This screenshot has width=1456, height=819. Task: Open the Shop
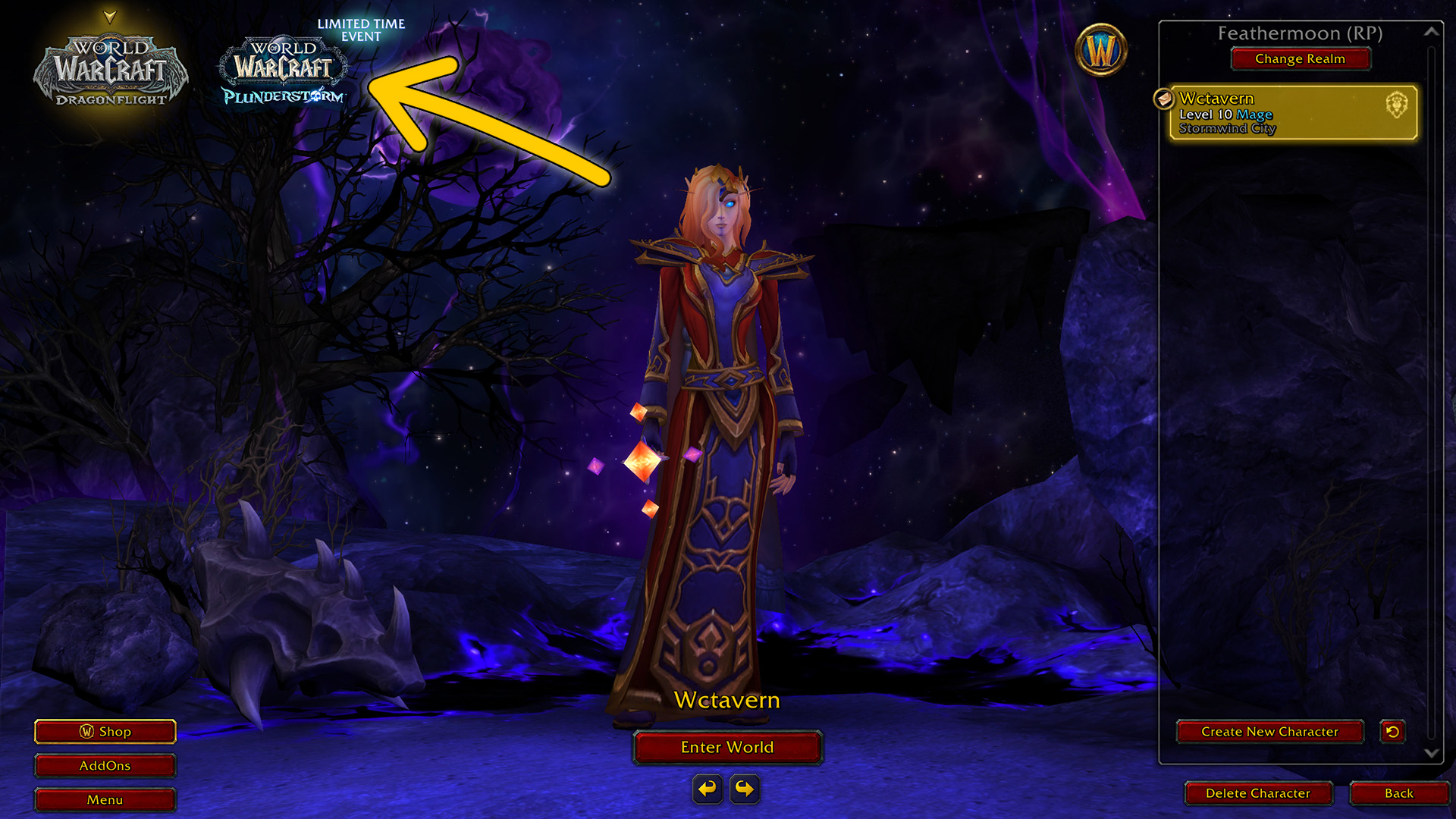click(x=105, y=732)
